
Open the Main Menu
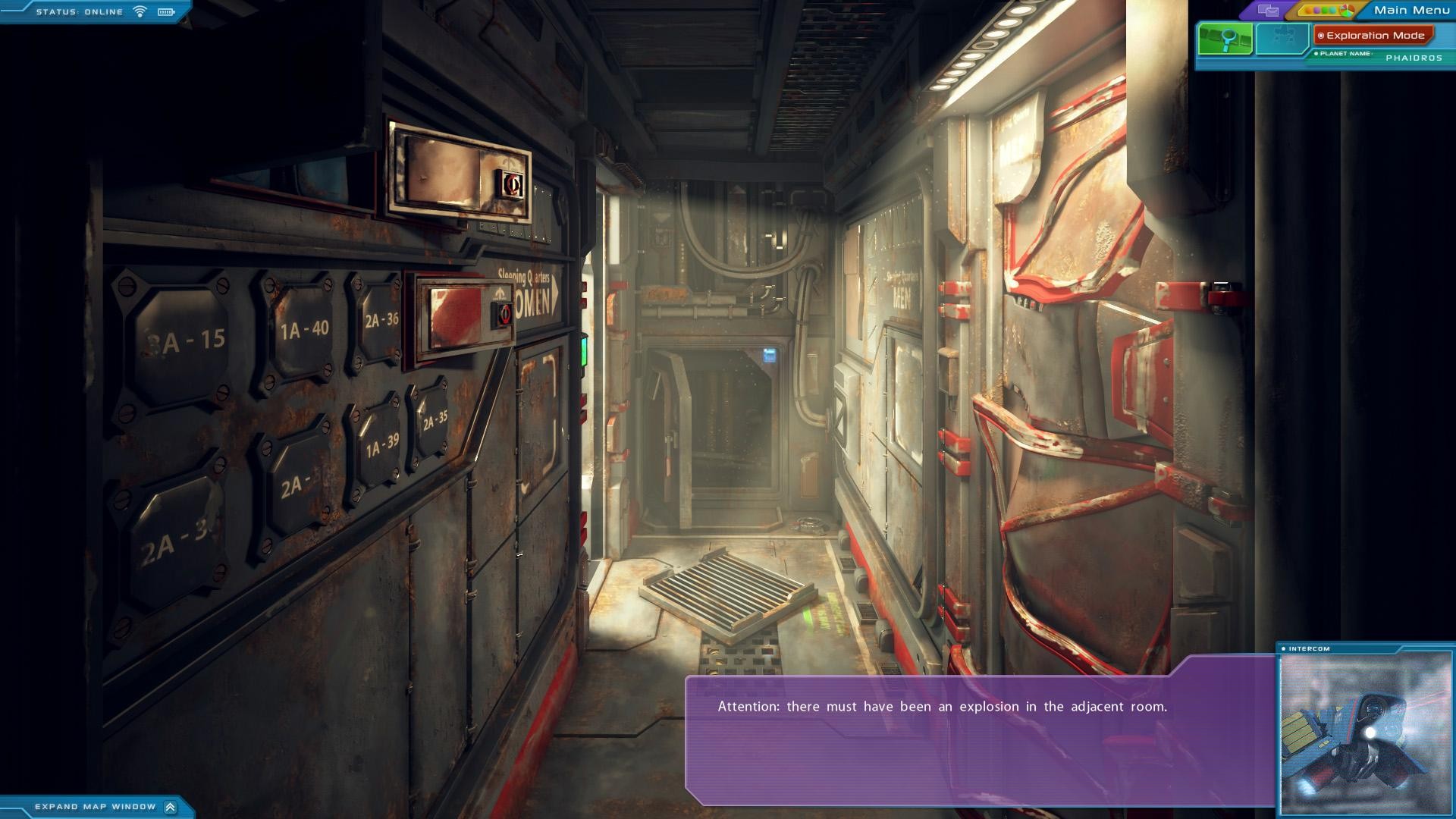point(1411,10)
